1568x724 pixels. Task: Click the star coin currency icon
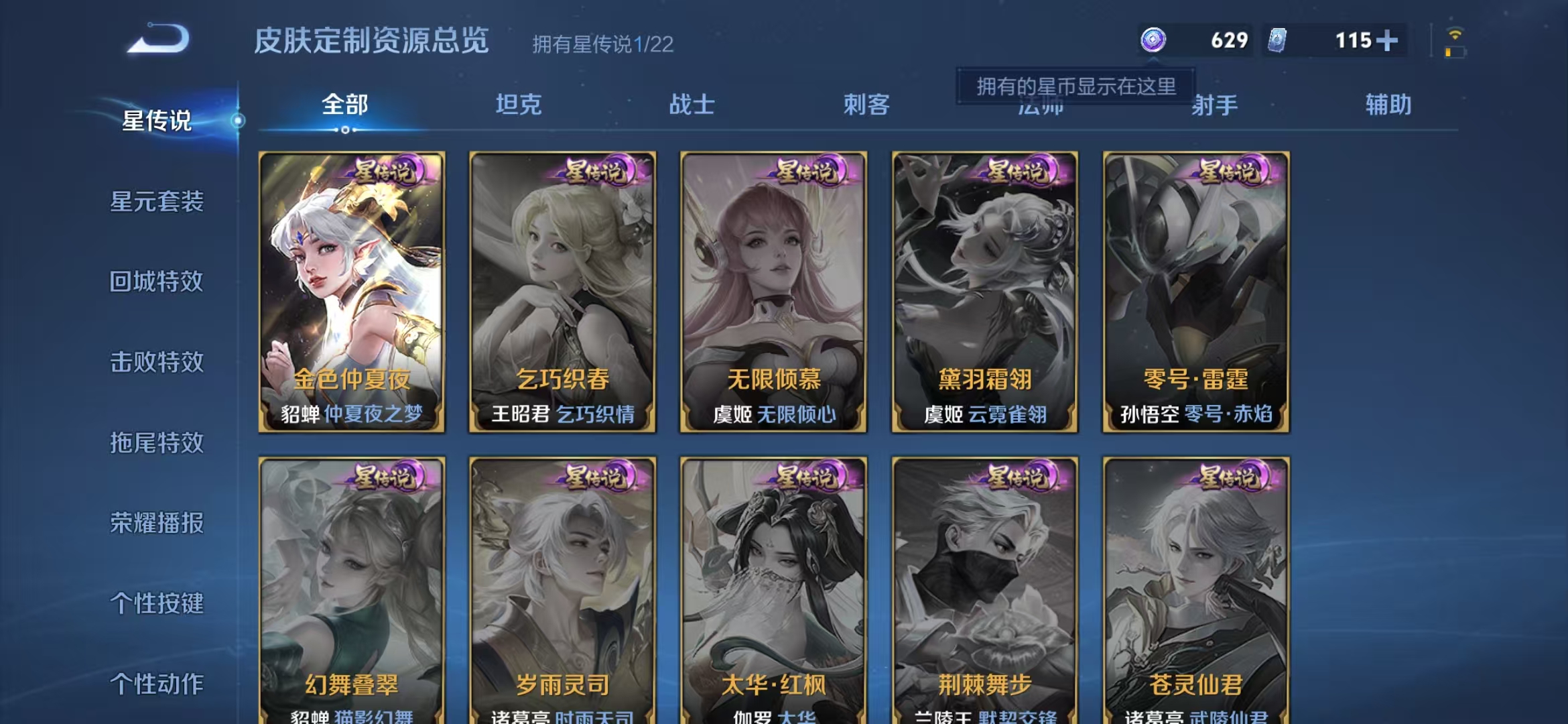(1154, 40)
